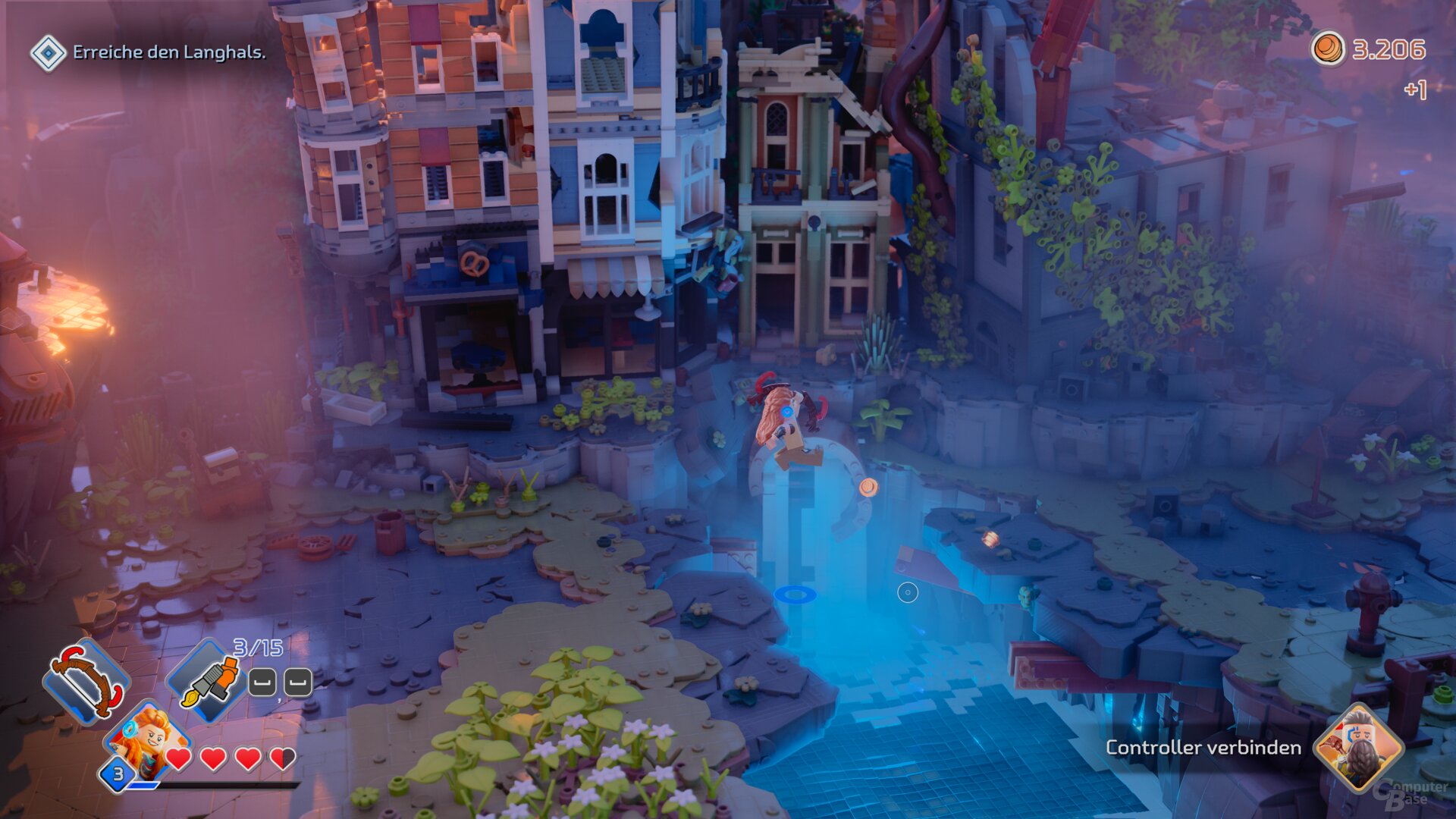Screen dimensions: 1456x819
Task: Click the Erreiche den Langhals objective banner
Action: click(x=168, y=53)
